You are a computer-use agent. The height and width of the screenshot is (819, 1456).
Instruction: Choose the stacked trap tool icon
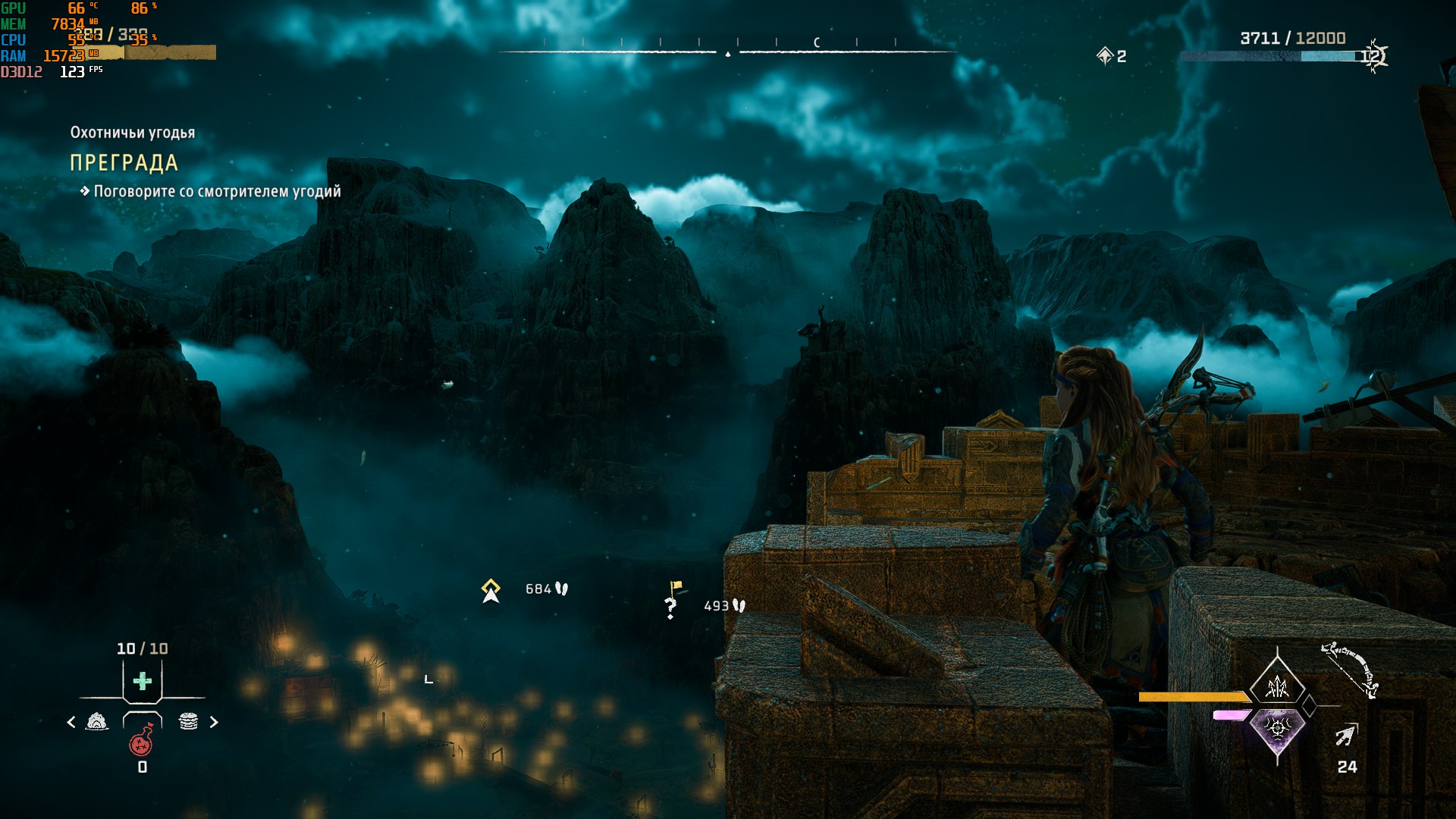188,721
